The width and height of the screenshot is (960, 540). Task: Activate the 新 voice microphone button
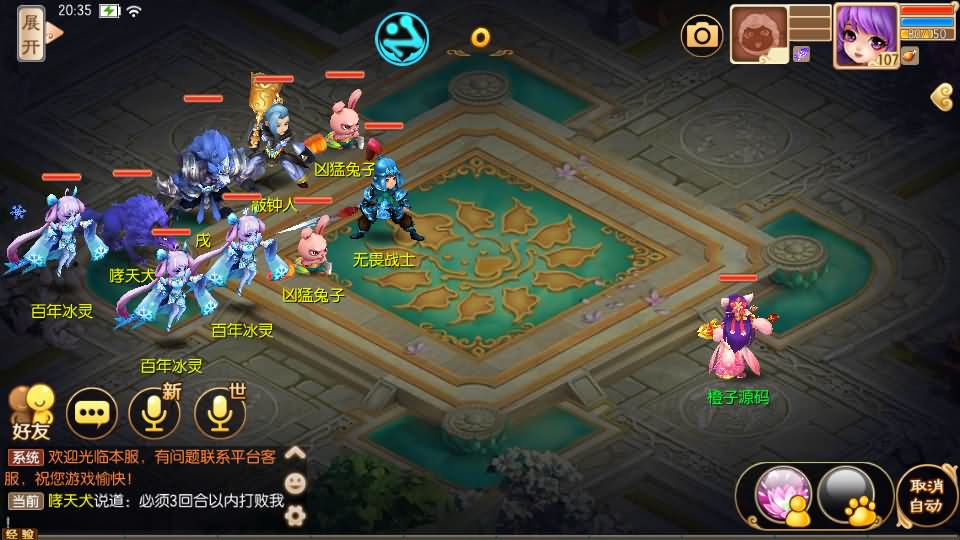154,412
